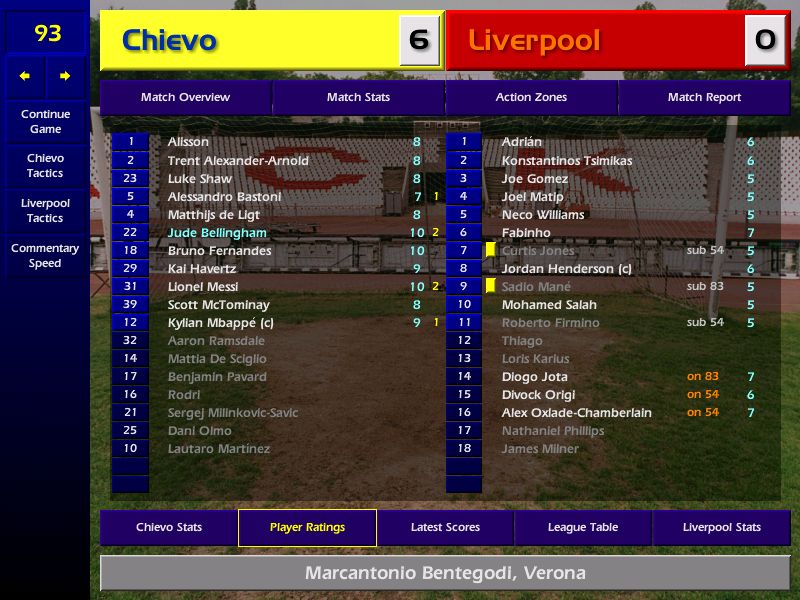Continue the game
Screen dimensions: 800x600
[x=45, y=122]
